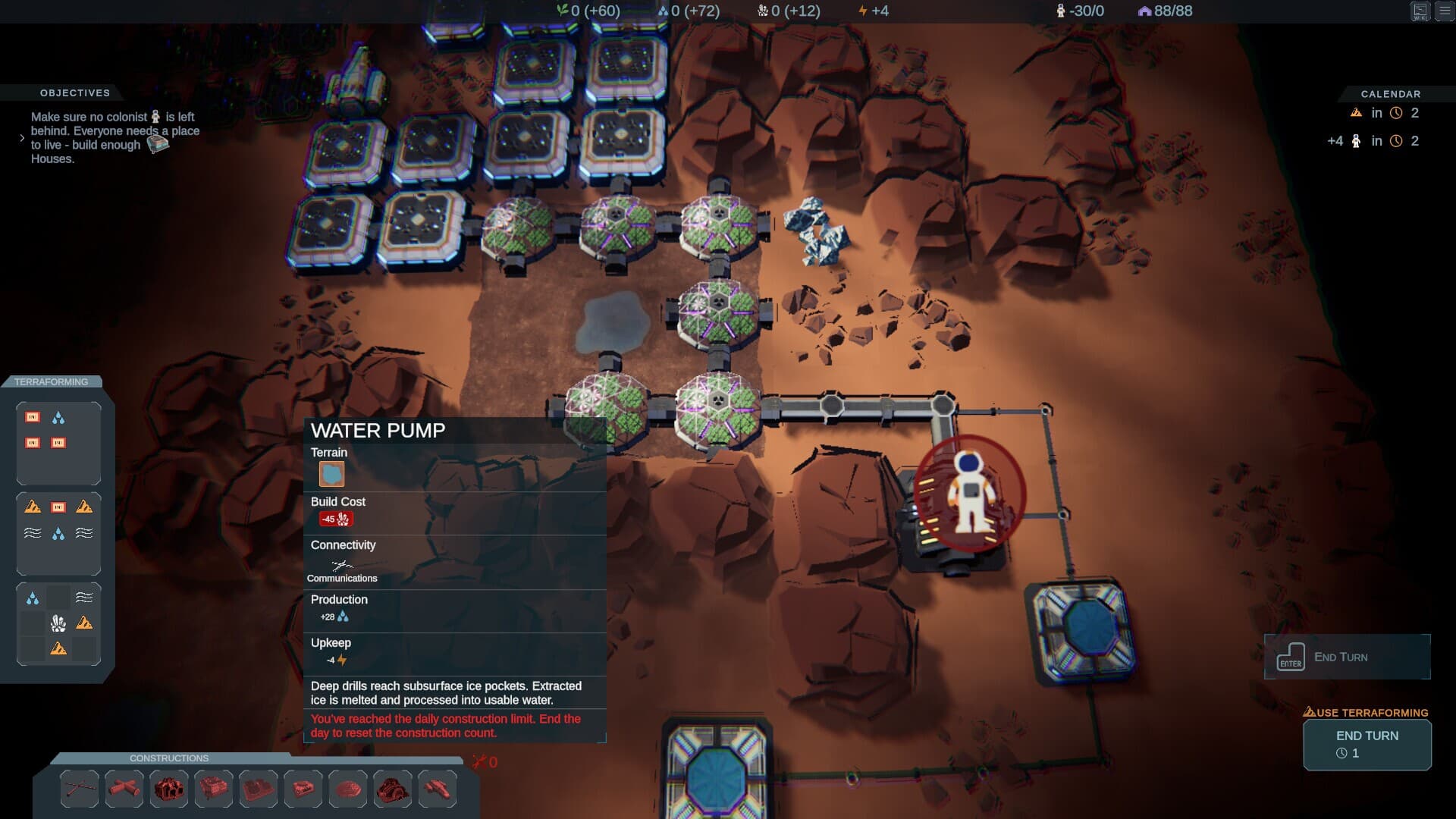This screenshot has height=819, width=1456.
Task: Choose the flat dome-shaped construction
Action: [348, 789]
